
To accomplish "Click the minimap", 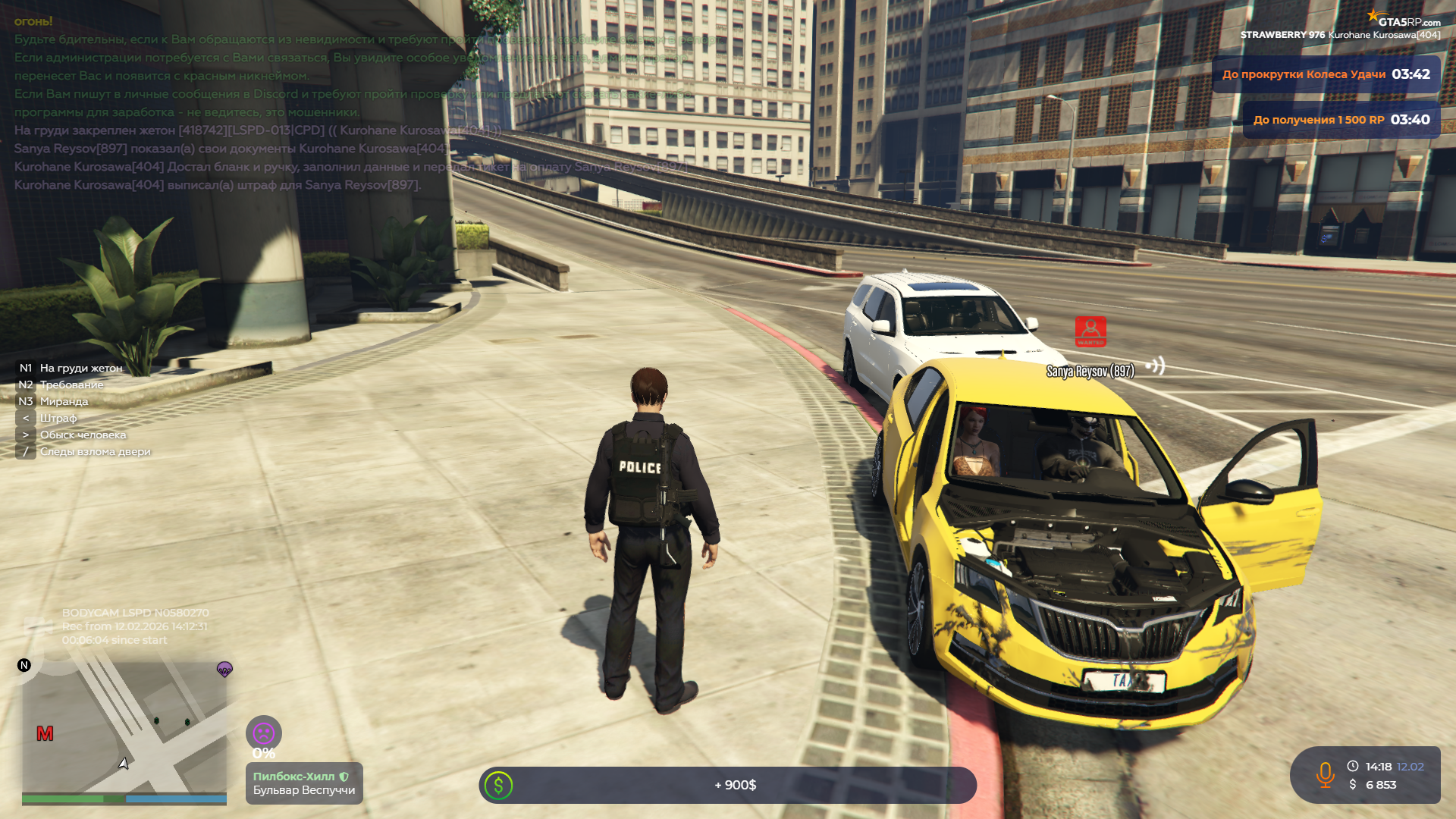I will coord(124,726).
